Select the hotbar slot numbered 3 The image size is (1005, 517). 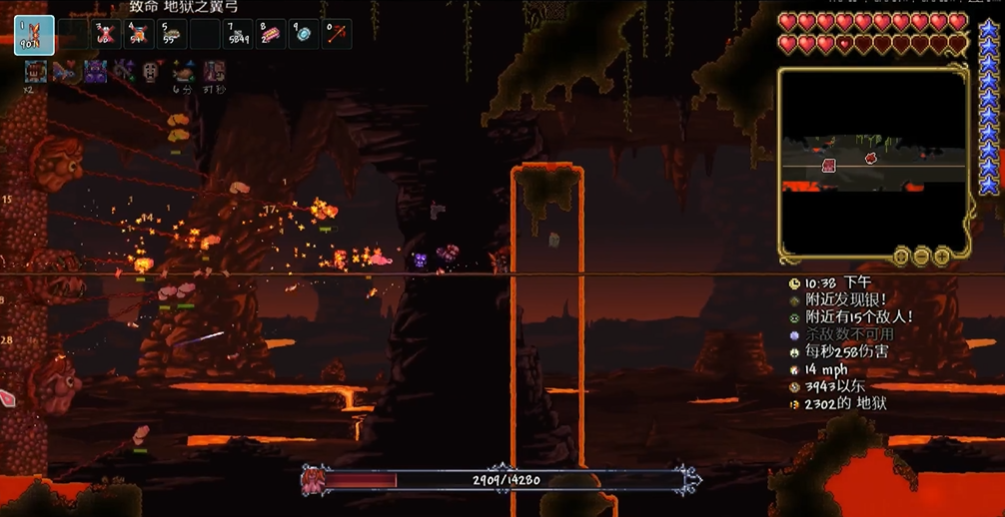coord(106,35)
